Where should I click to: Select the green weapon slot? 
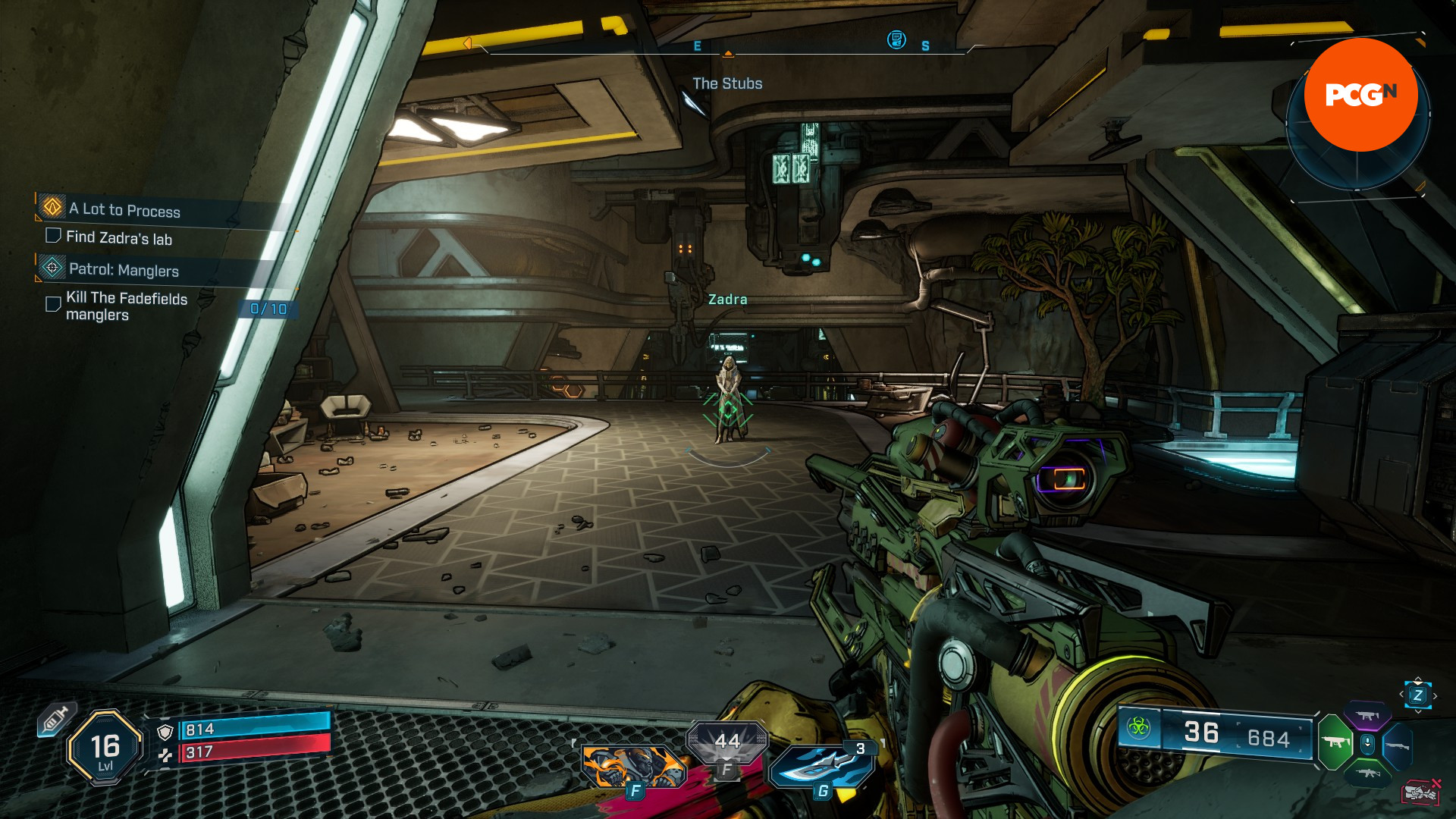click(1335, 742)
